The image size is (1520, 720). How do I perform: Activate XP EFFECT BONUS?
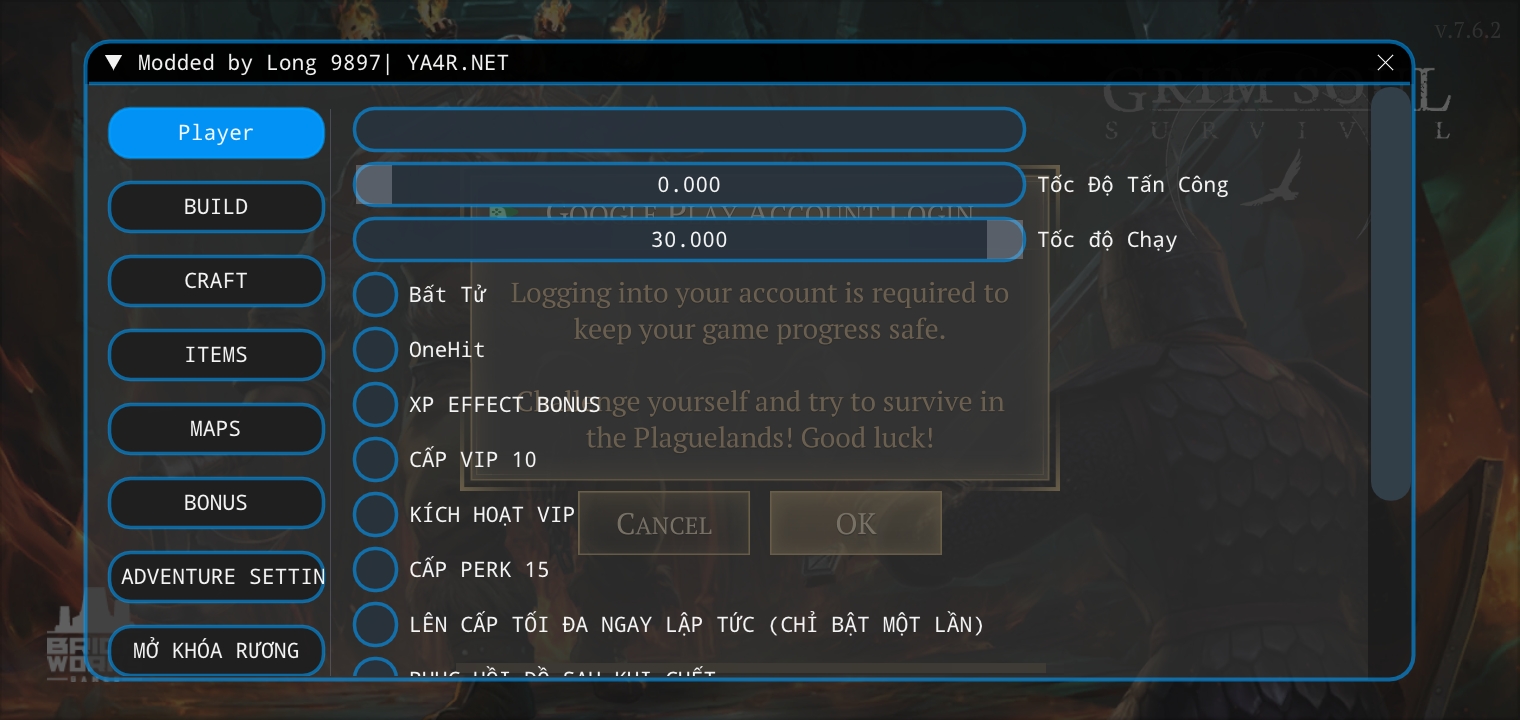click(375, 404)
